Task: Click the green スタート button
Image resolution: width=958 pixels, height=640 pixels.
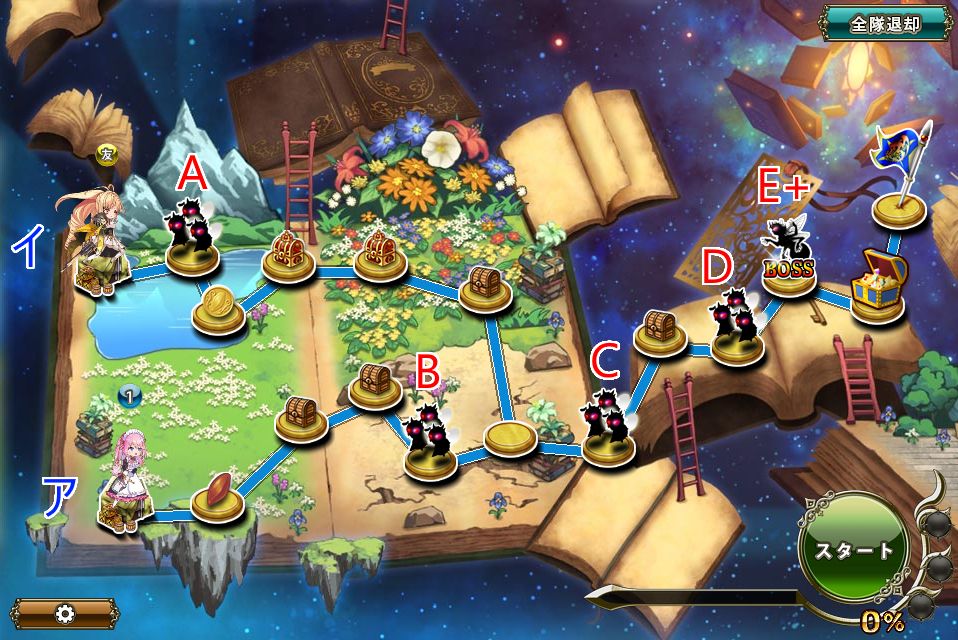Action: 853,549
